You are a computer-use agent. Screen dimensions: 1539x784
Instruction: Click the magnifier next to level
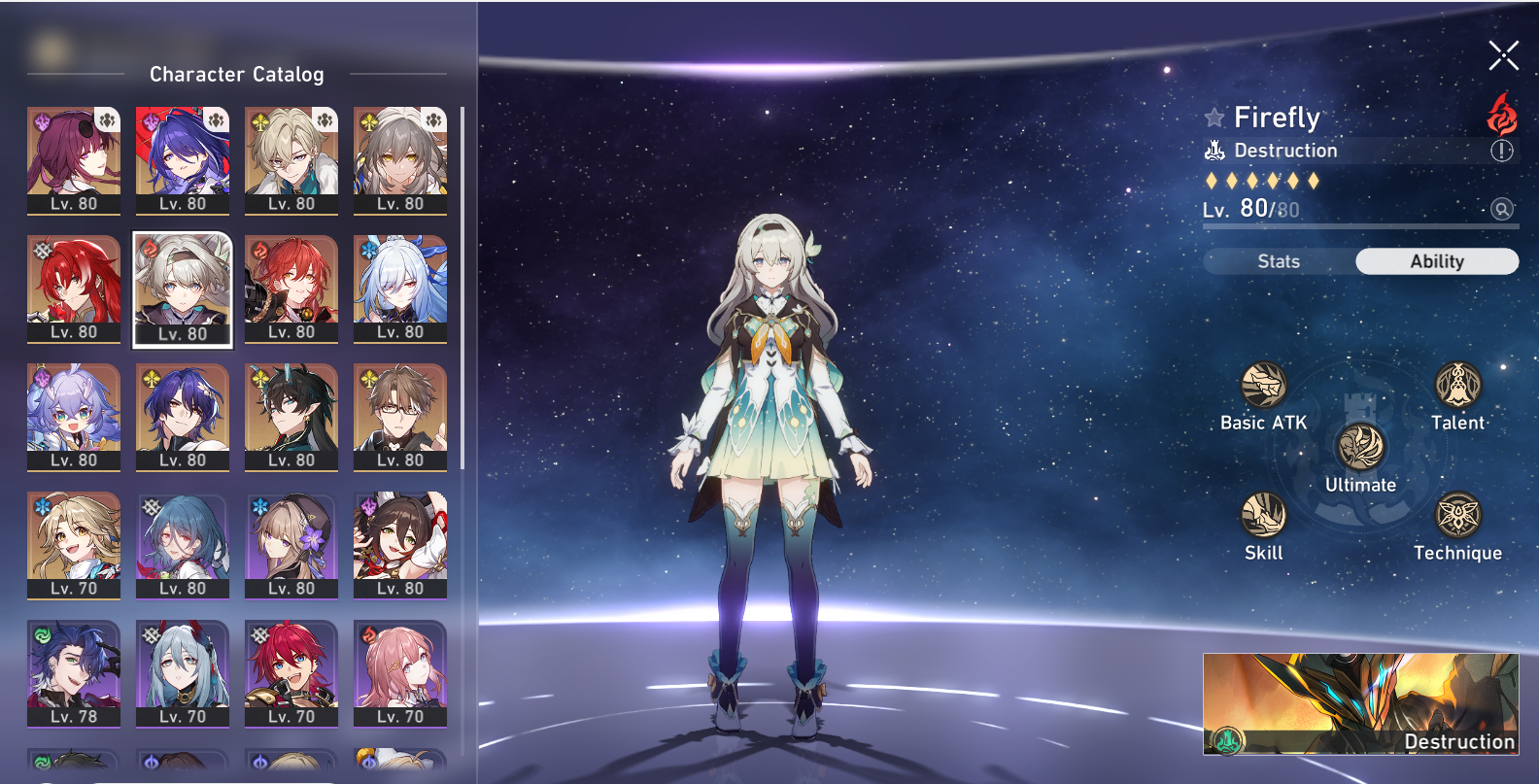(1501, 209)
